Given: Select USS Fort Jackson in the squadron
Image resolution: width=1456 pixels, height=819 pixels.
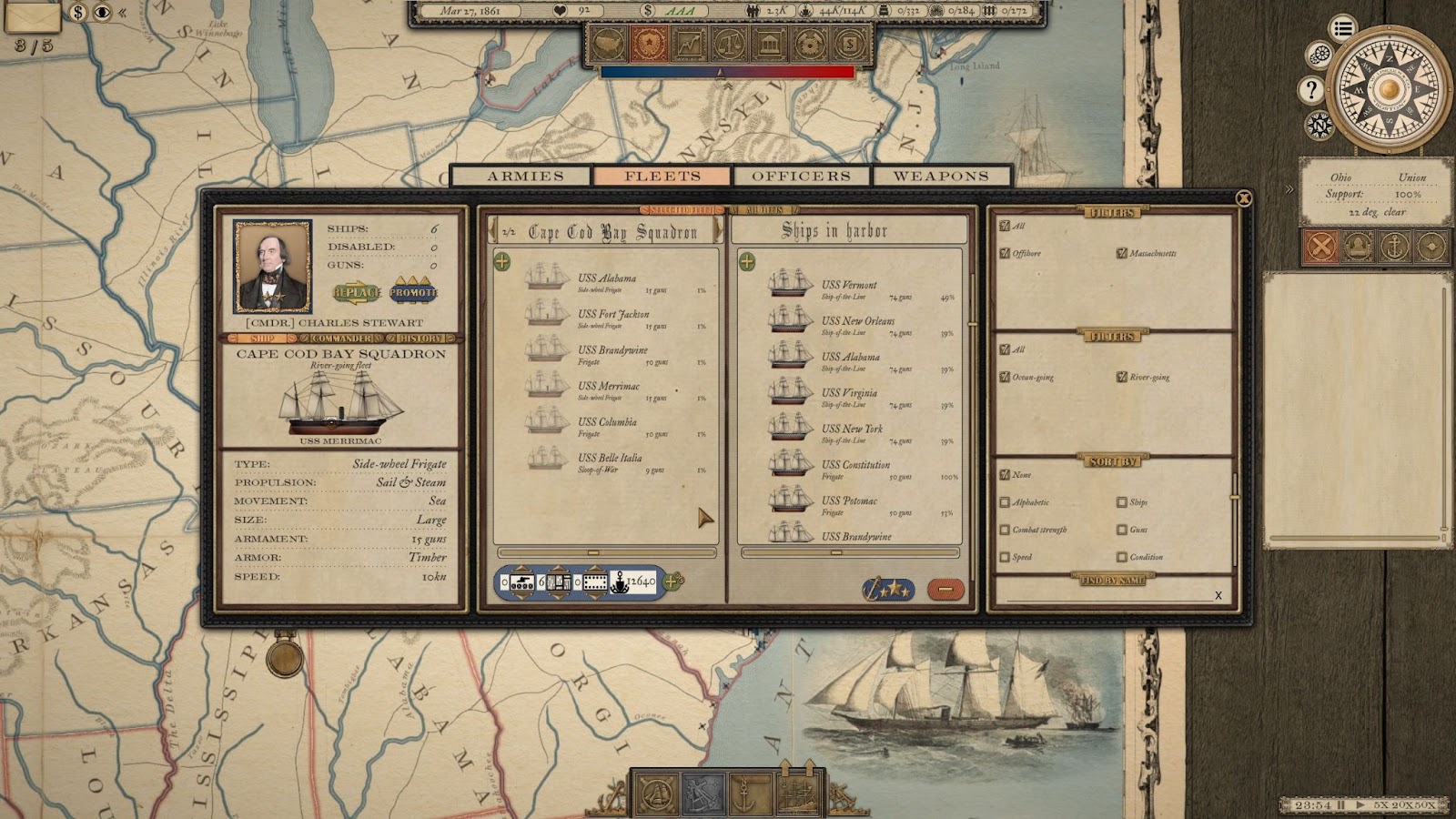Looking at the screenshot, I should click(x=612, y=315).
